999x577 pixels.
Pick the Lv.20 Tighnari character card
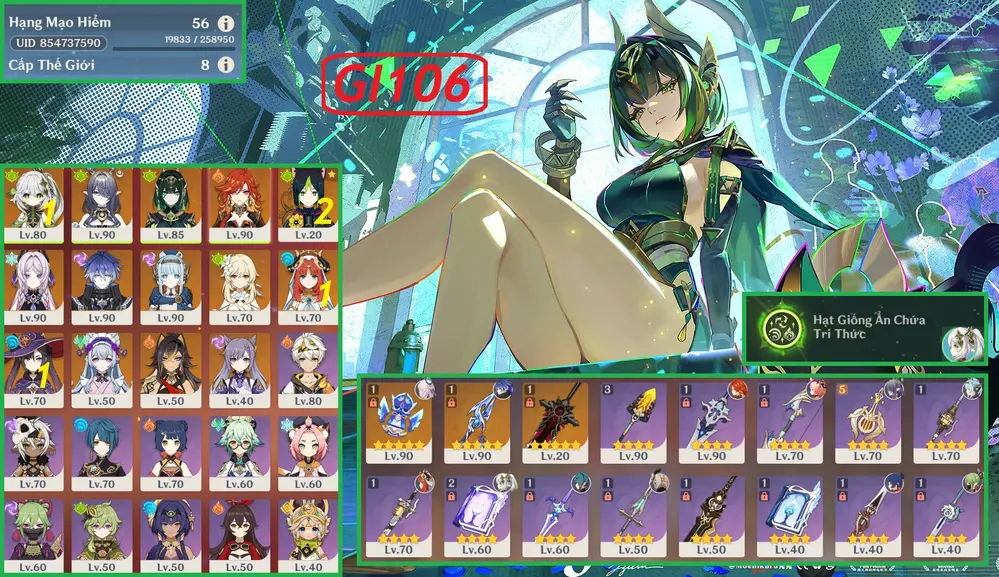(306, 205)
